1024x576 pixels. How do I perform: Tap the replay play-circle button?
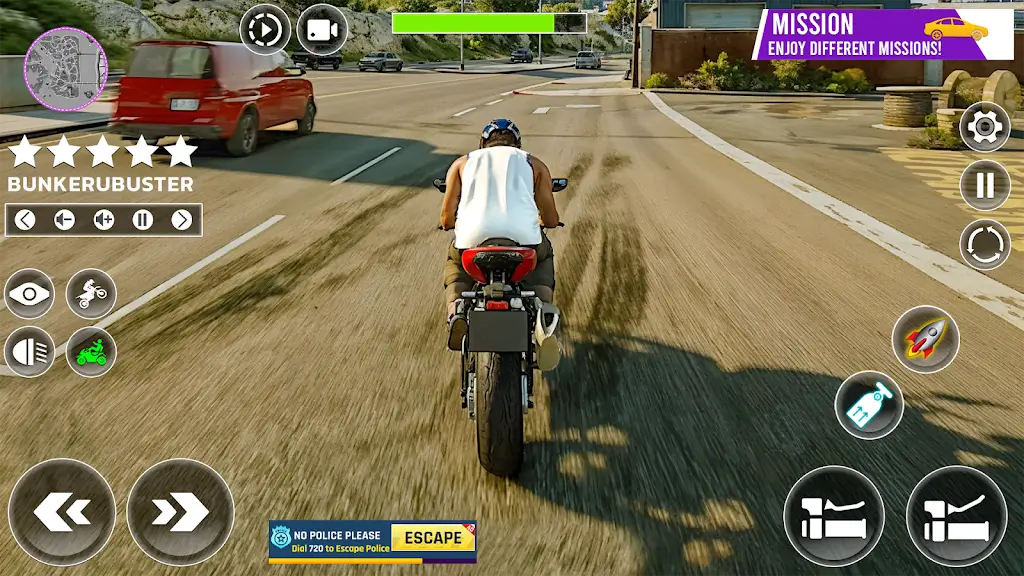coord(264,30)
